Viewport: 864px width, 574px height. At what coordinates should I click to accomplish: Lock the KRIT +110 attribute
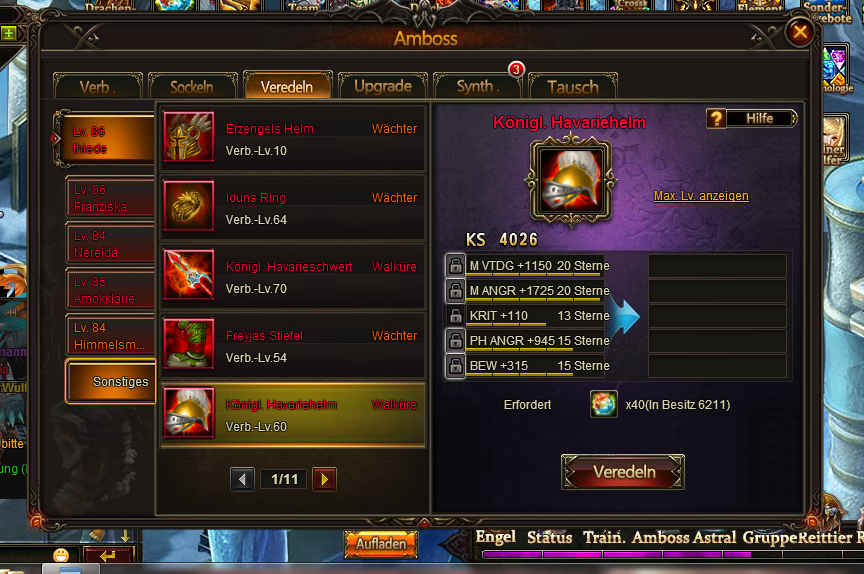(454, 316)
